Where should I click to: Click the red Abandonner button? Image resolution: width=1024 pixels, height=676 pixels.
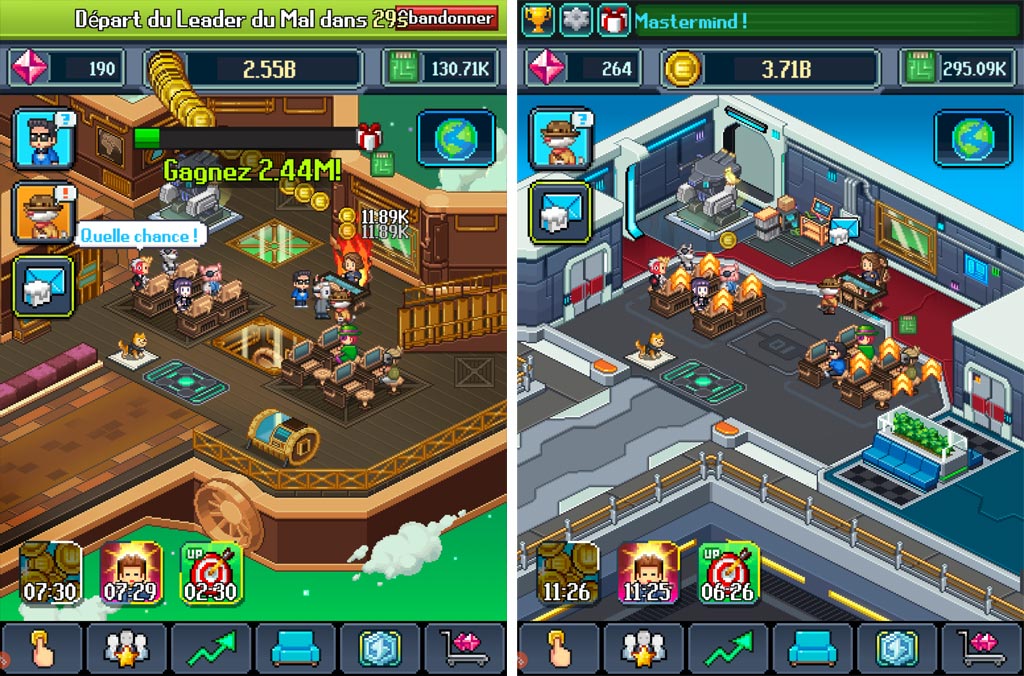[x=447, y=18]
